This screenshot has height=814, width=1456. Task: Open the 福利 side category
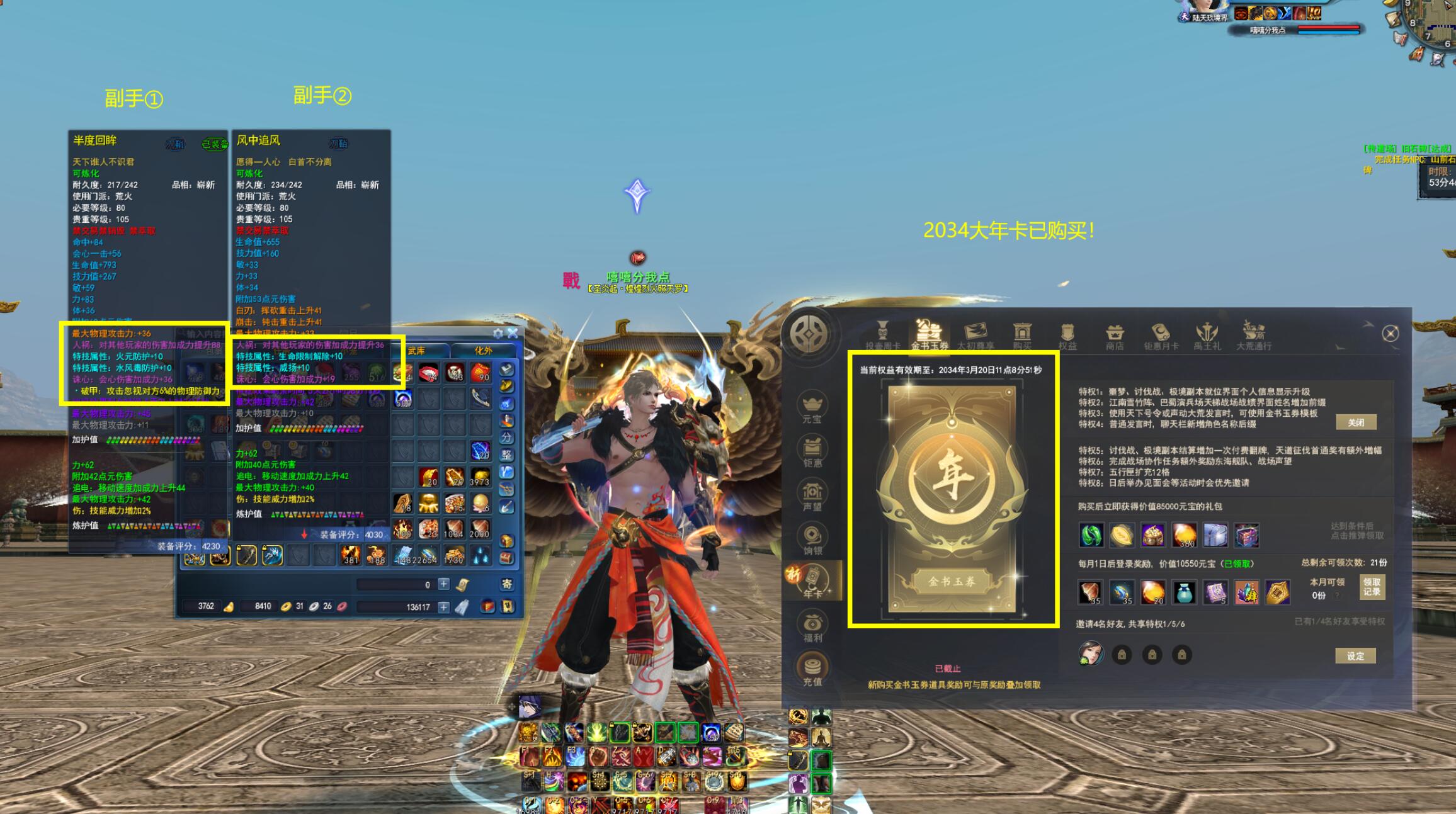pyautogui.click(x=812, y=627)
